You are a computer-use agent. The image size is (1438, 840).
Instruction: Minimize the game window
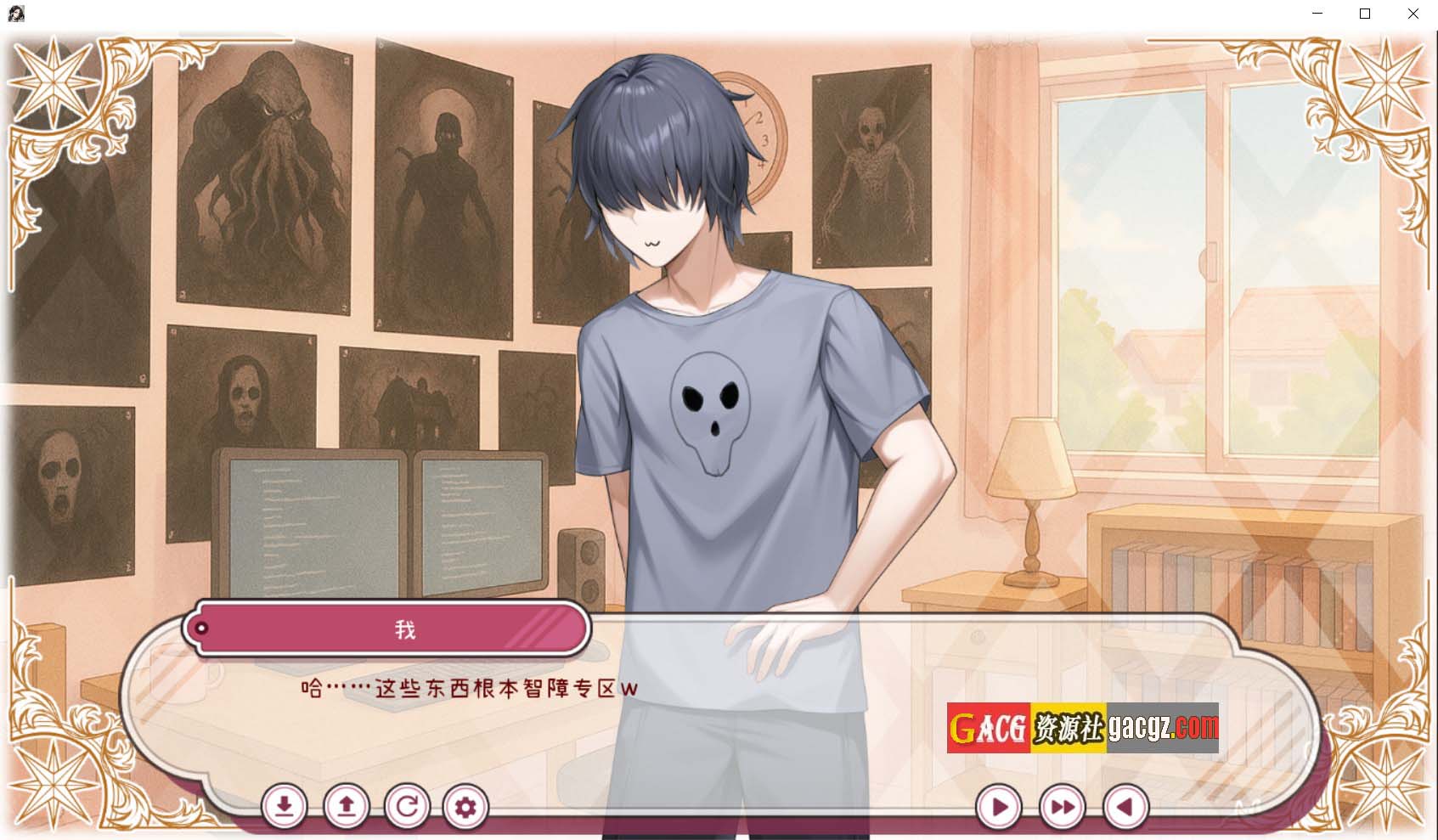(x=1317, y=14)
